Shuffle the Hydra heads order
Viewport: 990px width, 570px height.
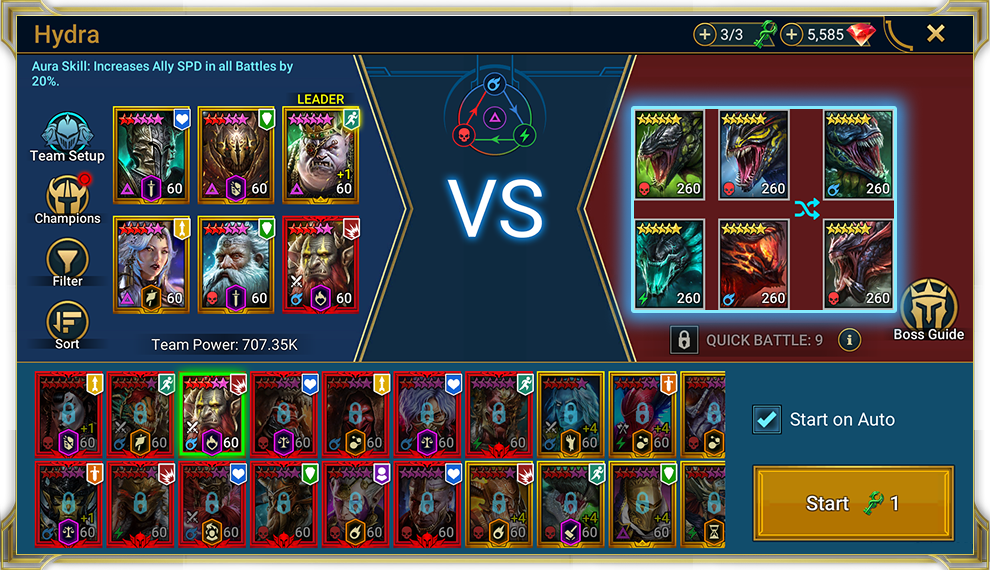coord(806,208)
